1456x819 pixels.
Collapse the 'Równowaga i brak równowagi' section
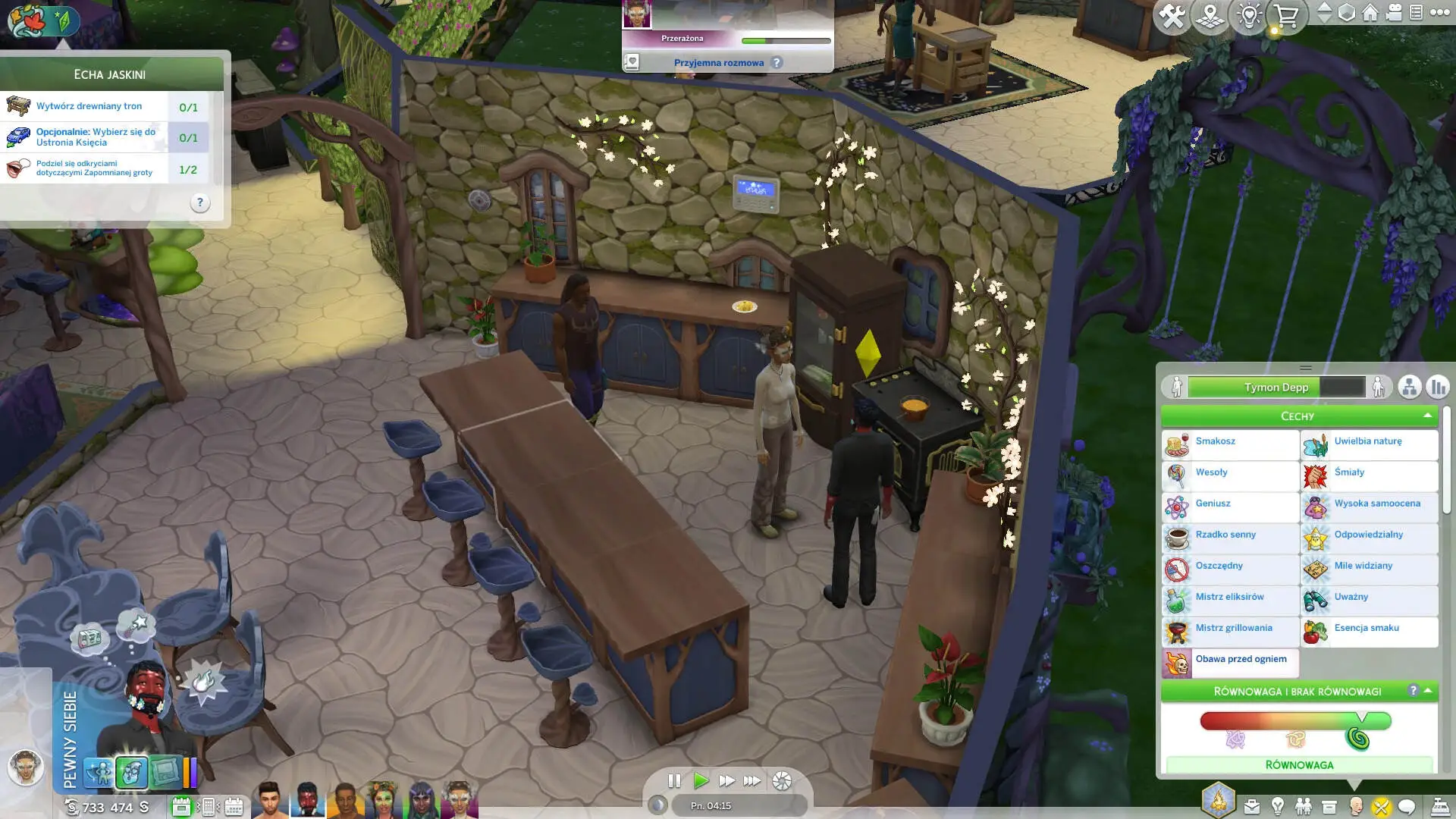click(1428, 691)
